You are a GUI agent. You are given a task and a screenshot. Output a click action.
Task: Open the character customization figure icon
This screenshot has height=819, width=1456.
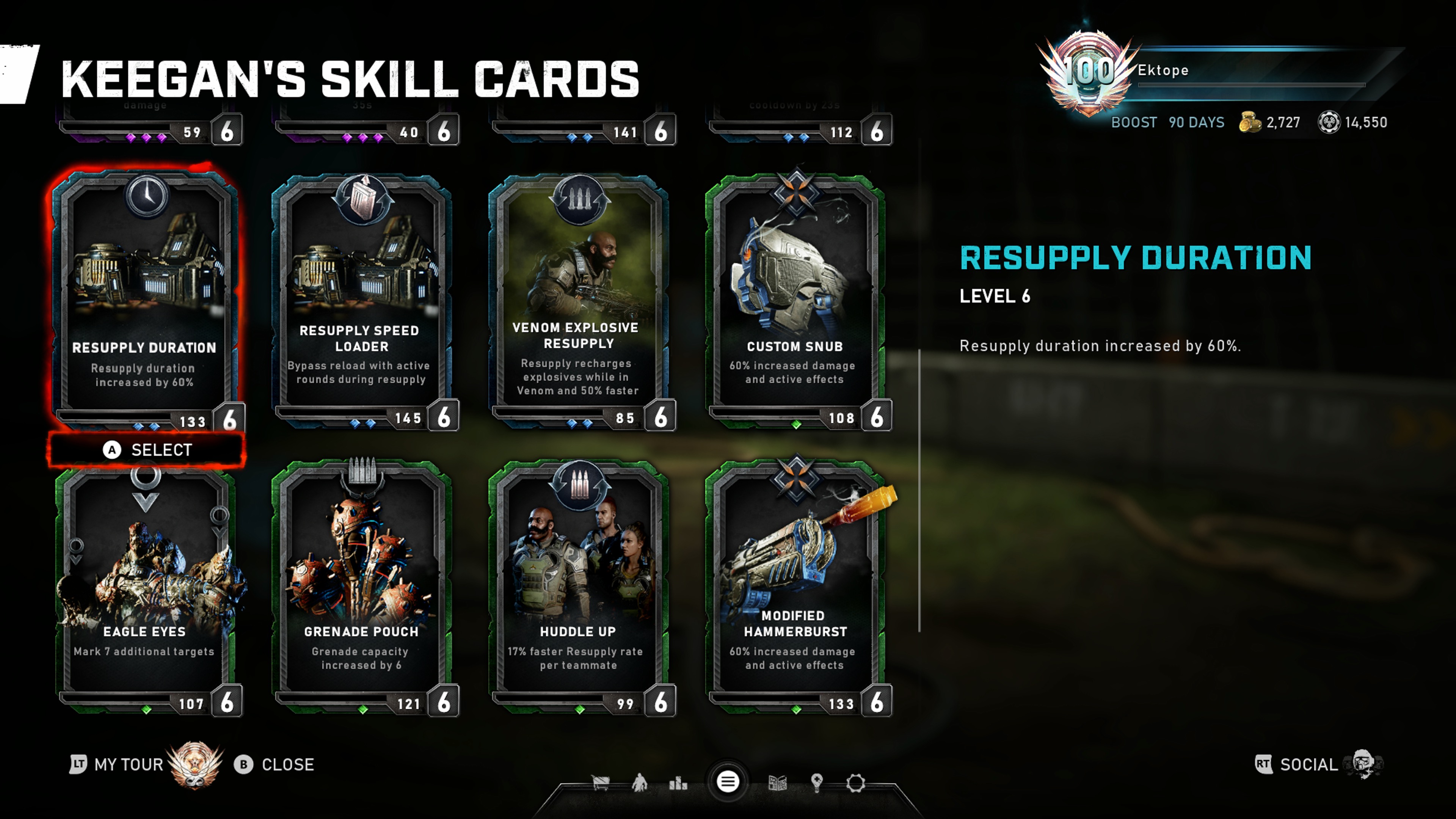click(639, 783)
